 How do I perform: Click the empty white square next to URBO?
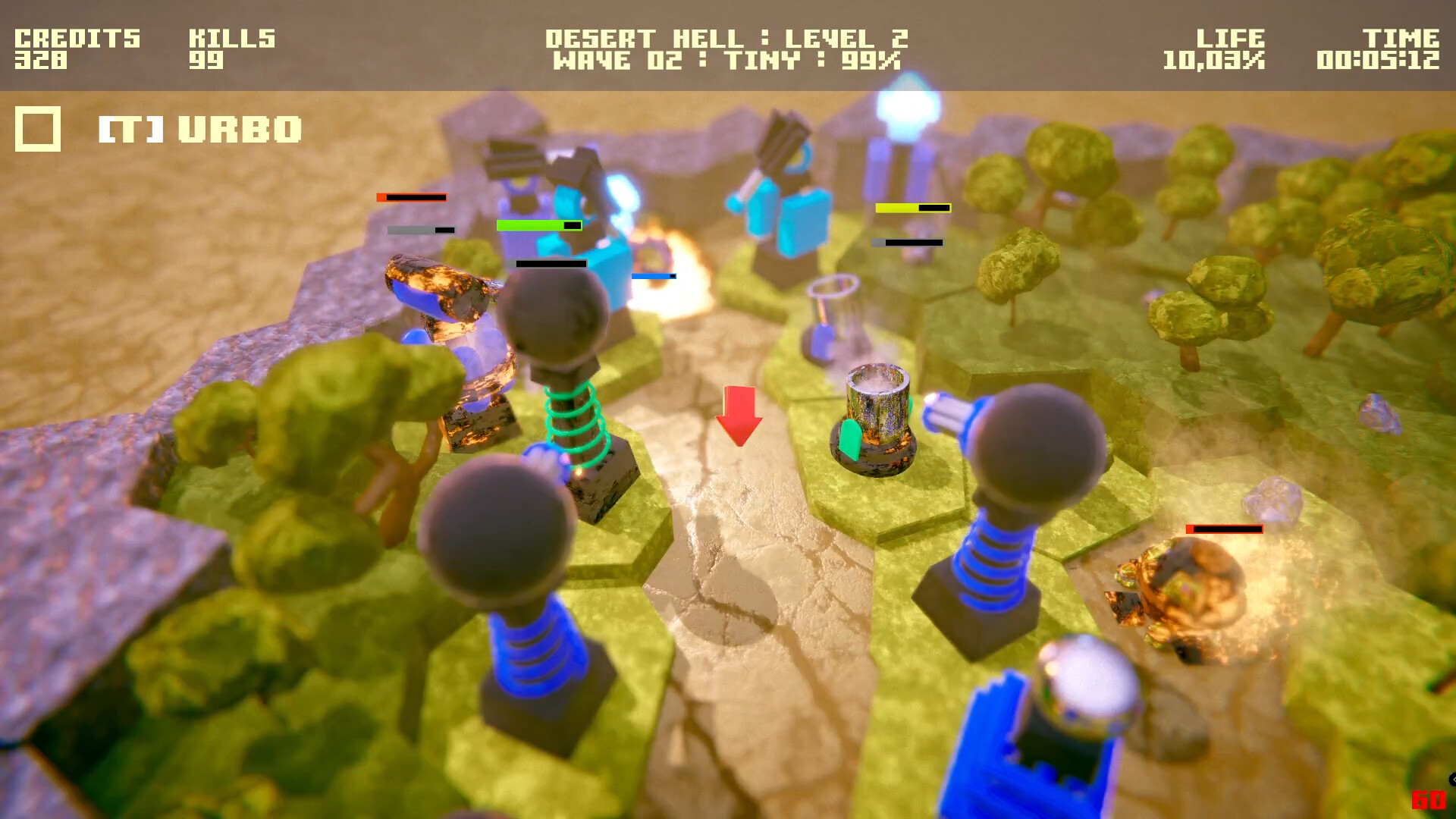tap(36, 127)
